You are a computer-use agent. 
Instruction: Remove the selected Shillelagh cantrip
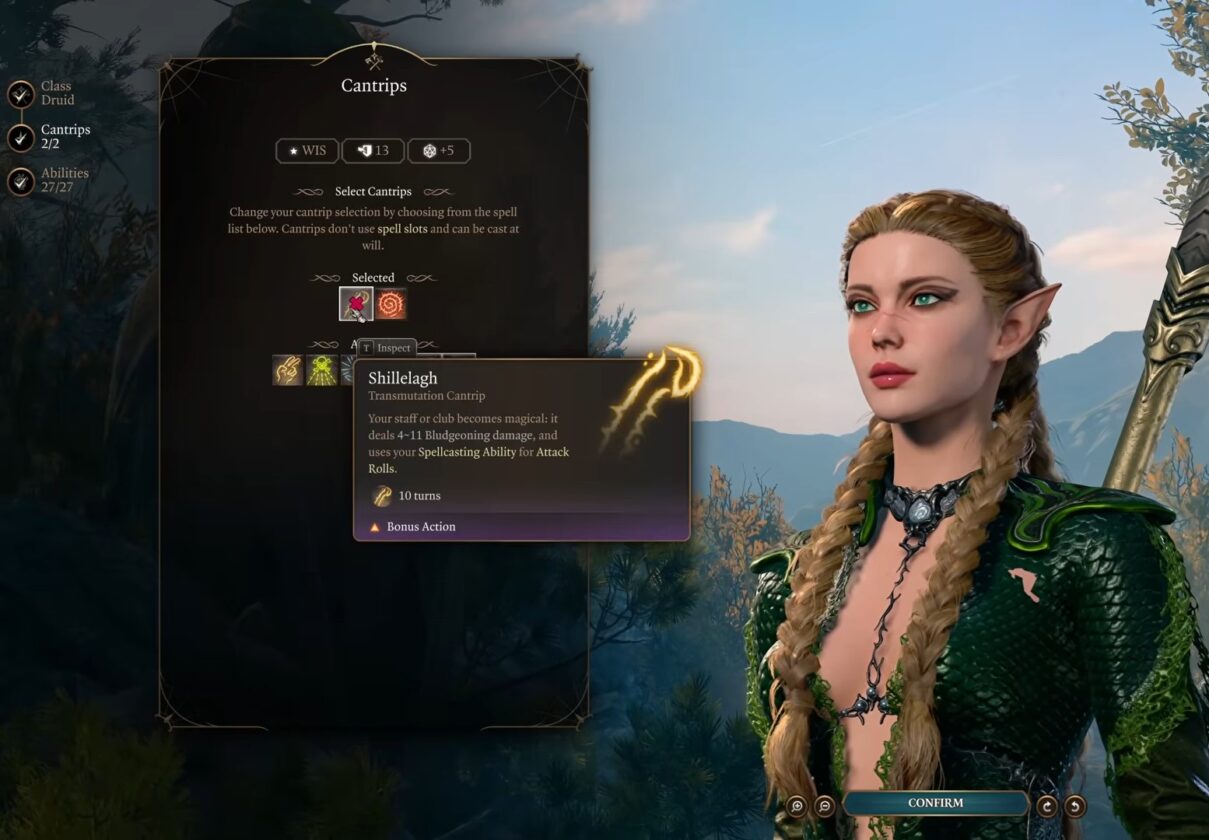point(356,304)
